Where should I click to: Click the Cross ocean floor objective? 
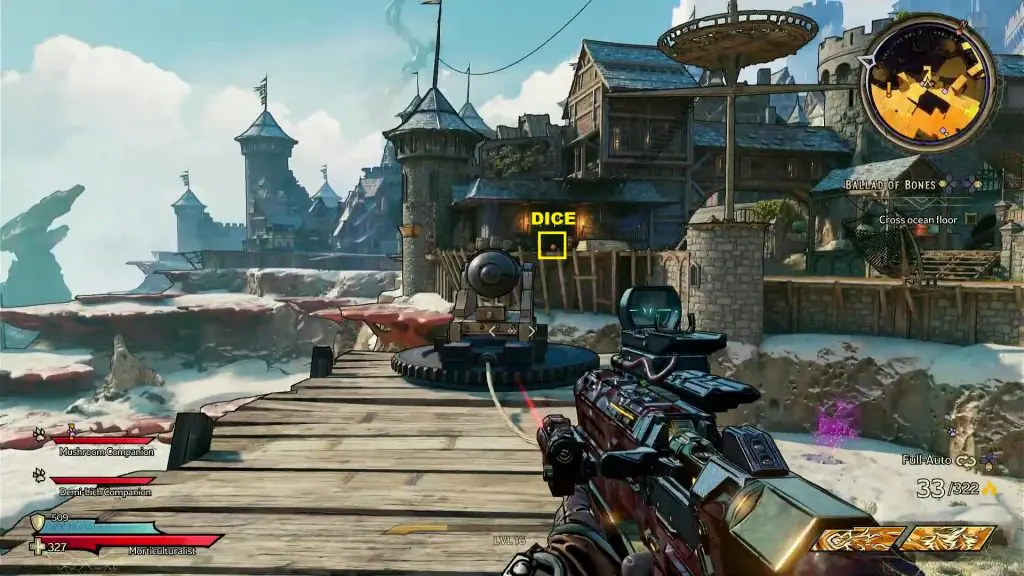coord(918,219)
